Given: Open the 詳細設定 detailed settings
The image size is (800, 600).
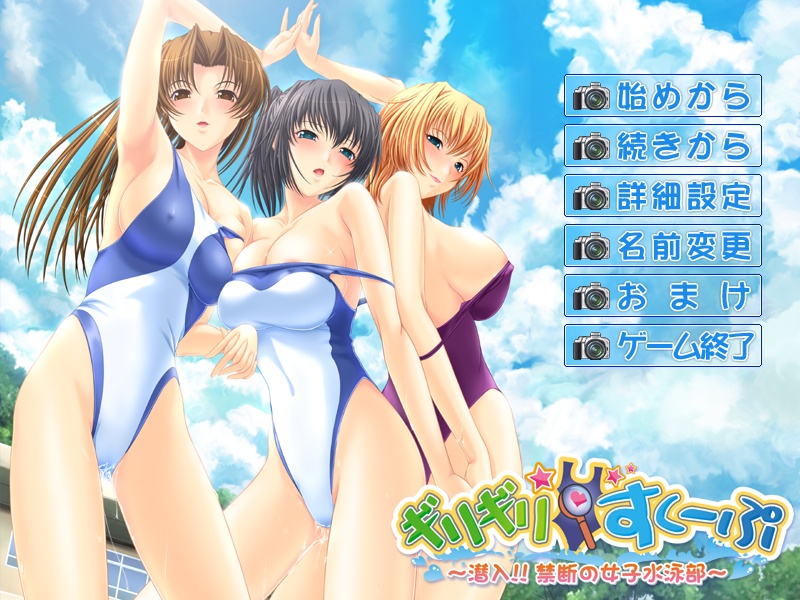Looking at the screenshot, I should (x=663, y=196).
